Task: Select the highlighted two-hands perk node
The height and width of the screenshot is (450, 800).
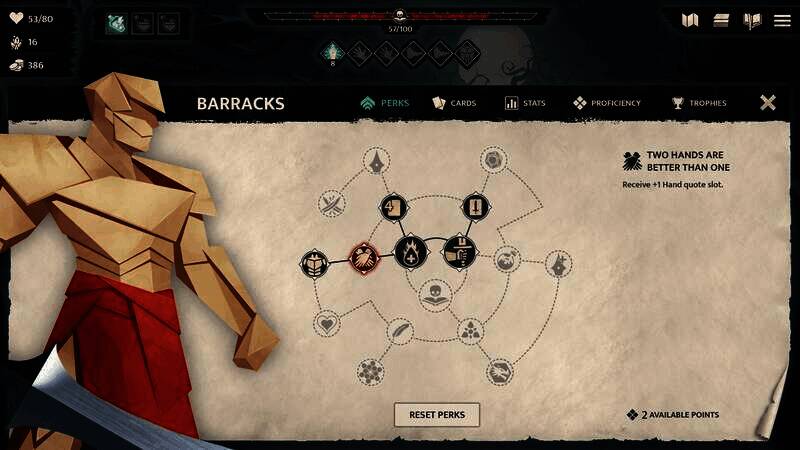Action: click(361, 258)
